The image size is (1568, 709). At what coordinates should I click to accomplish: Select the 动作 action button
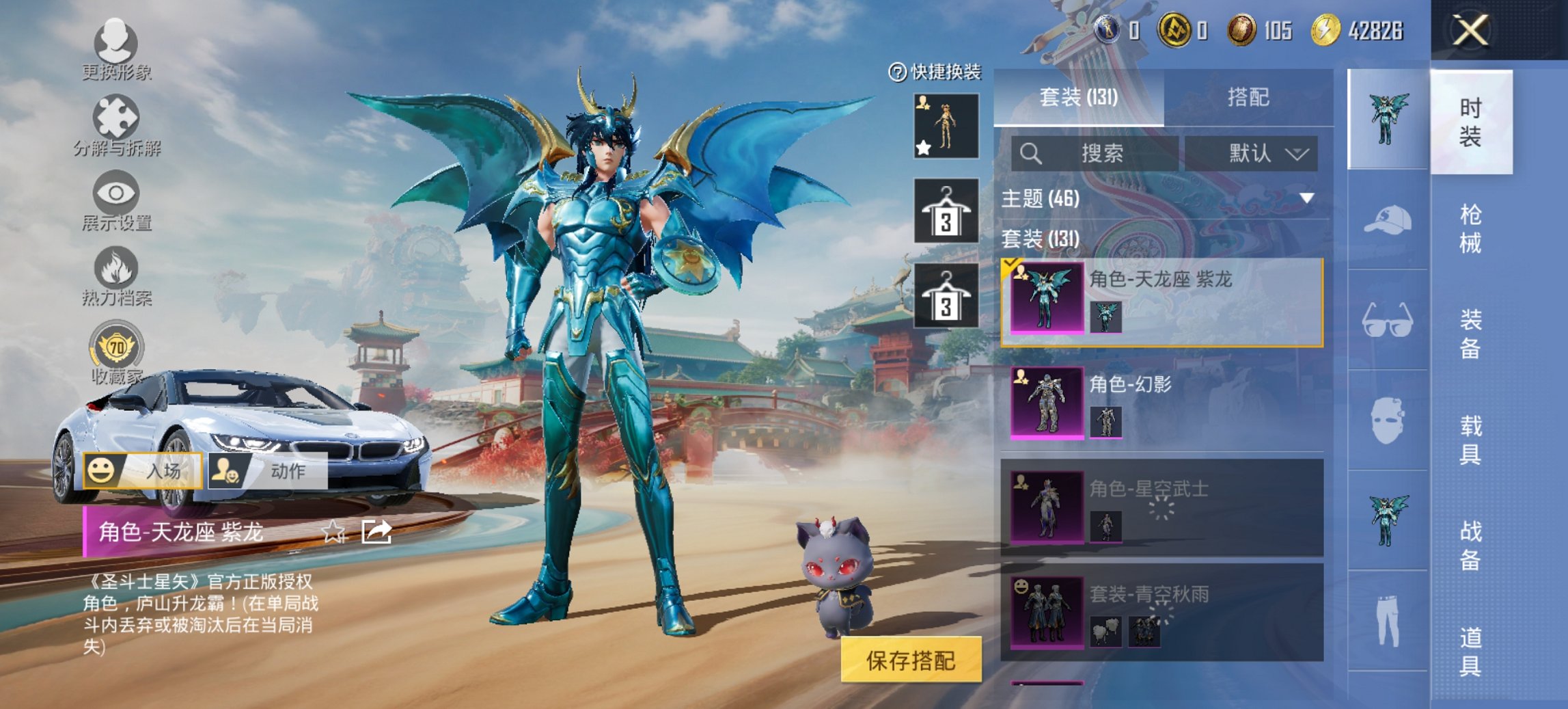[267, 470]
